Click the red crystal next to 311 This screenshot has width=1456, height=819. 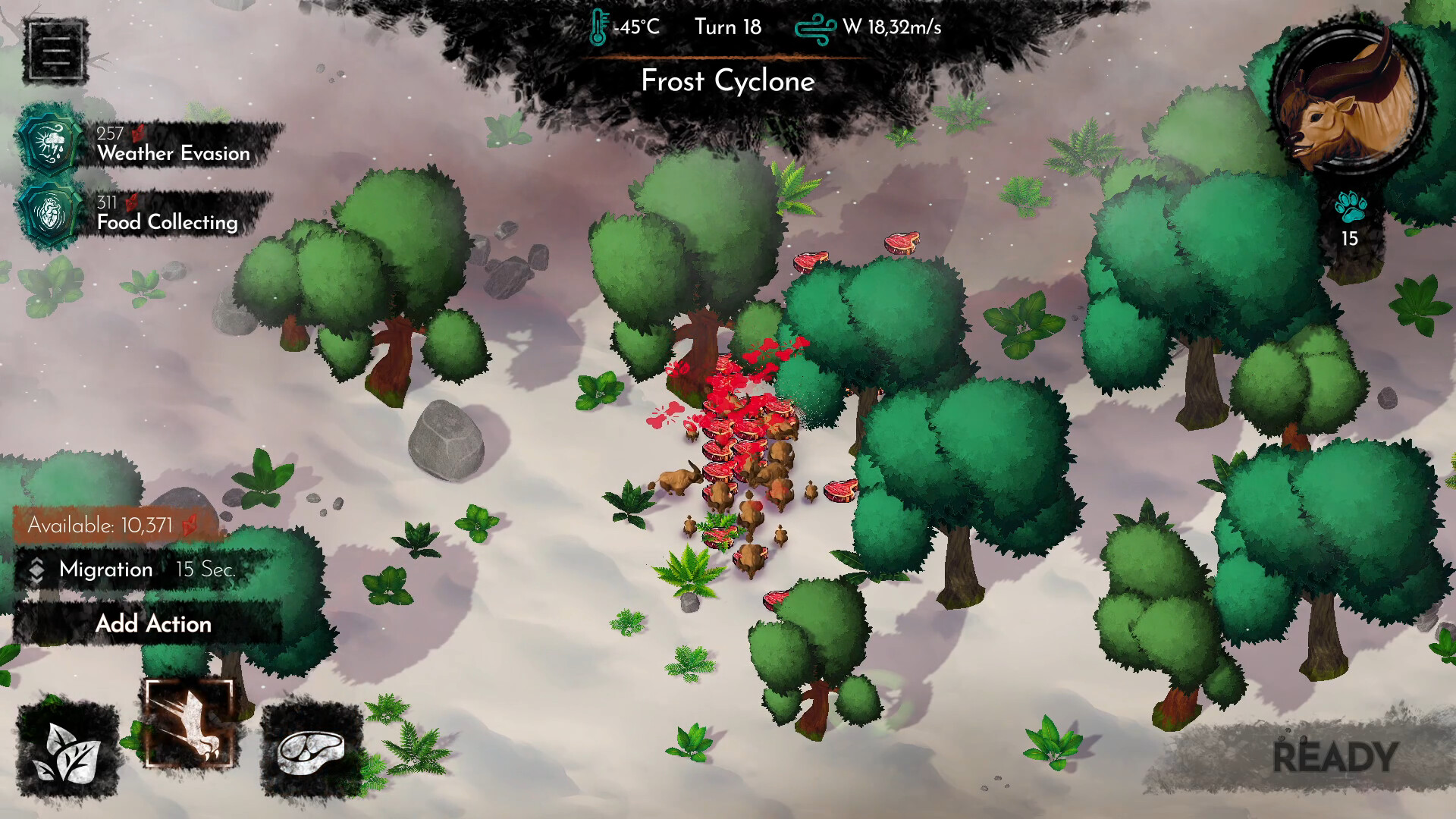pyautogui.click(x=133, y=202)
